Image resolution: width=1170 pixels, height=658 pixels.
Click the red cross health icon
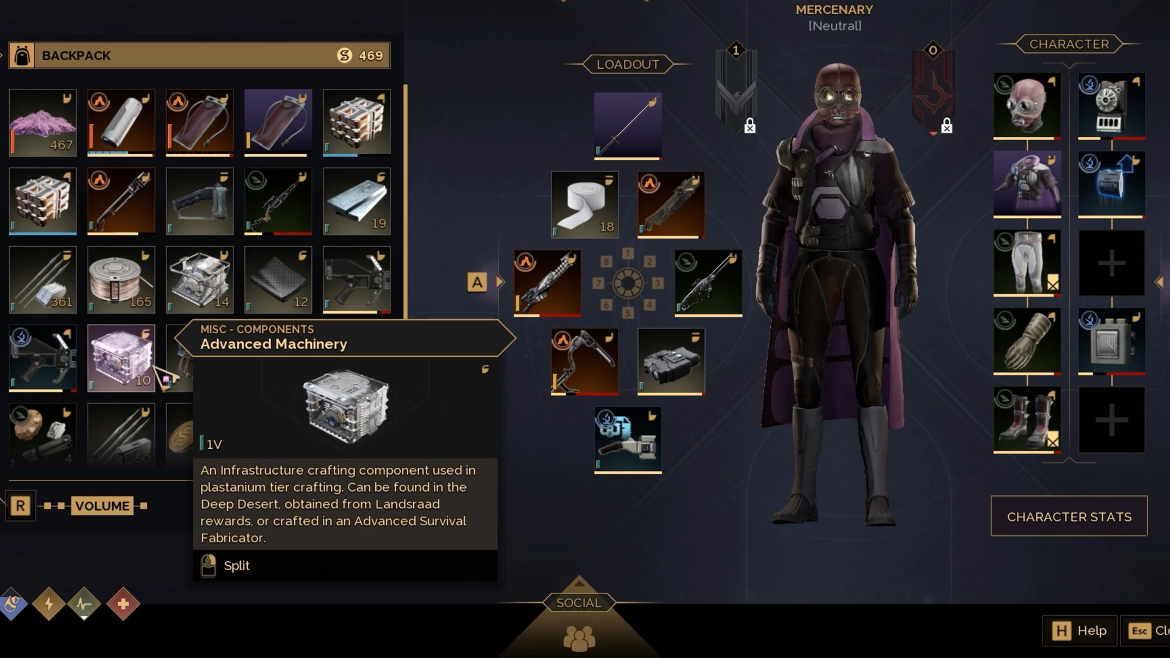coord(123,604)
